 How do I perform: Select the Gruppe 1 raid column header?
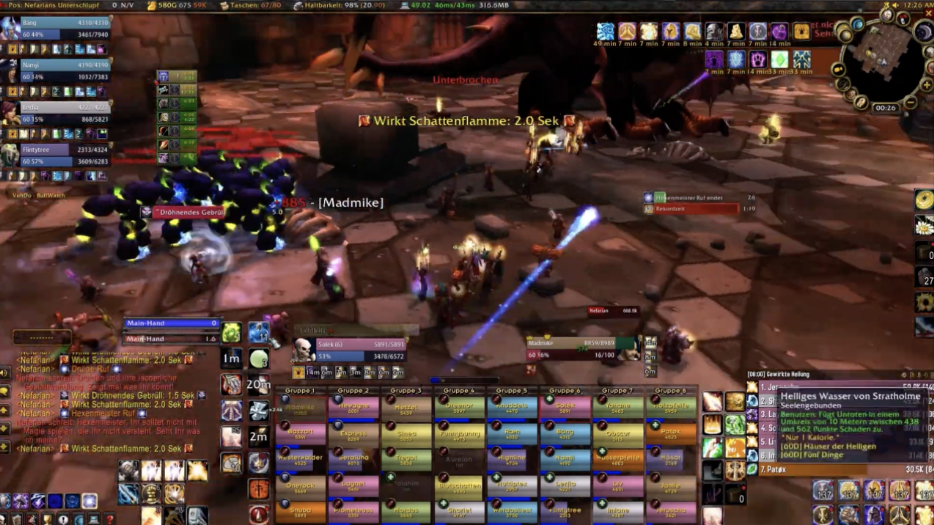[300, 390]
